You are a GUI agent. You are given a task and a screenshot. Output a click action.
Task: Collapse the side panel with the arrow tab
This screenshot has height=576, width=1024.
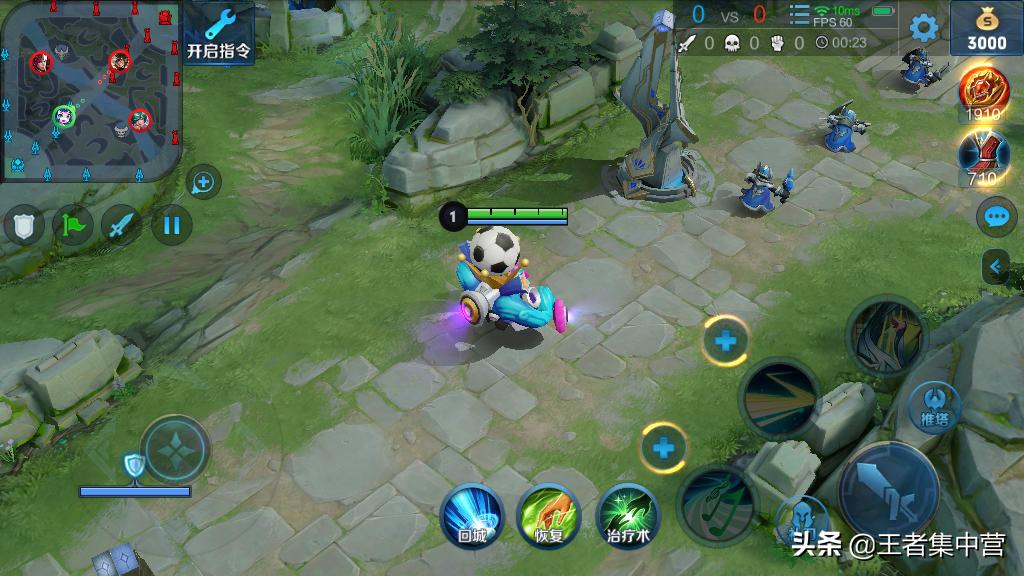point(996,266)
